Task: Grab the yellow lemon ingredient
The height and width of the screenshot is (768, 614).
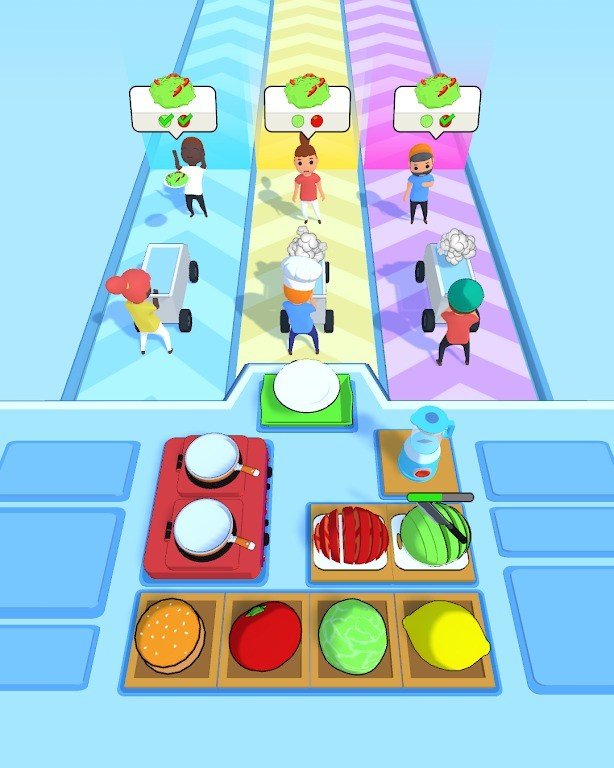Action: click(x=445, y=636)
